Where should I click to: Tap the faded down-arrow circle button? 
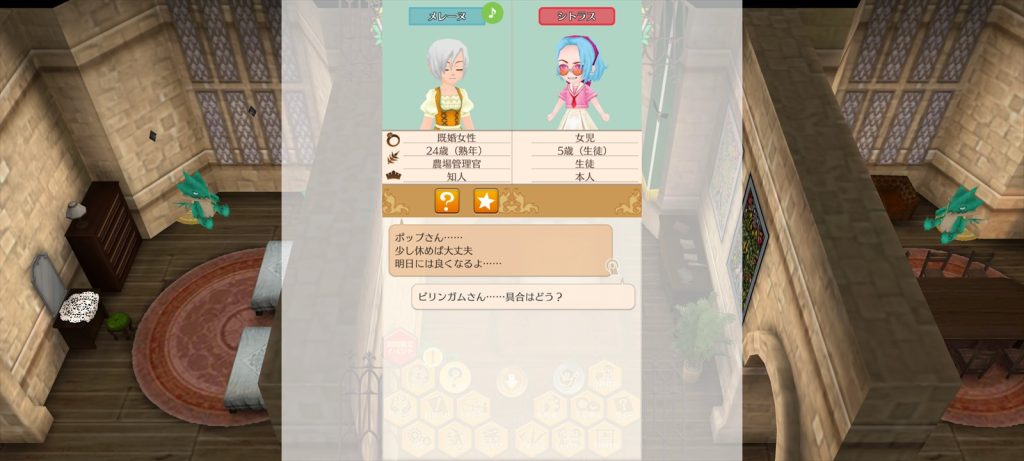tap(511, 379)
